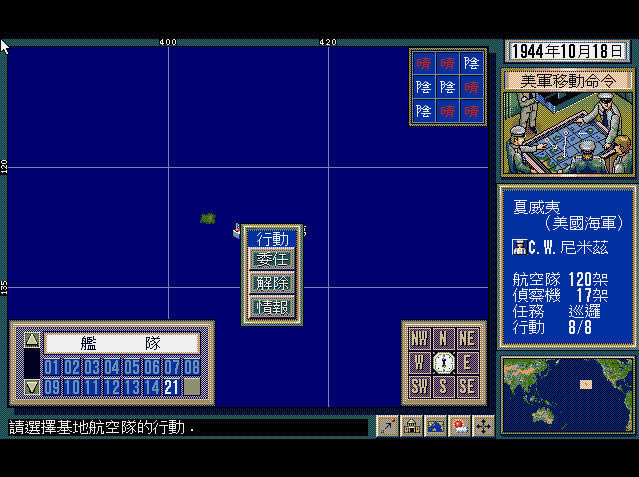Click the SW compass direction button
Viewport: 639px width, 477px height.
[x=420, y=386]
